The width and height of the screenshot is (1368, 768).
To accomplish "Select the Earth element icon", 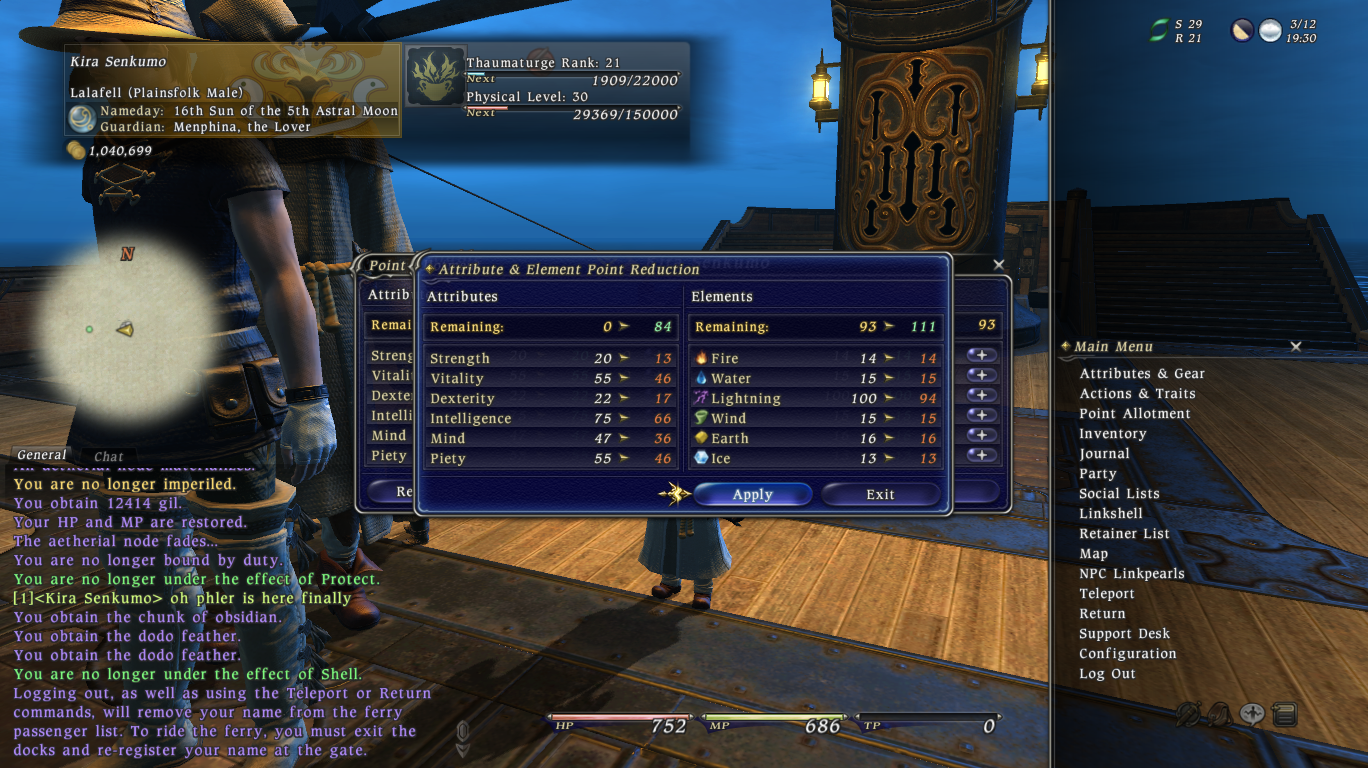I will point(704,438).
